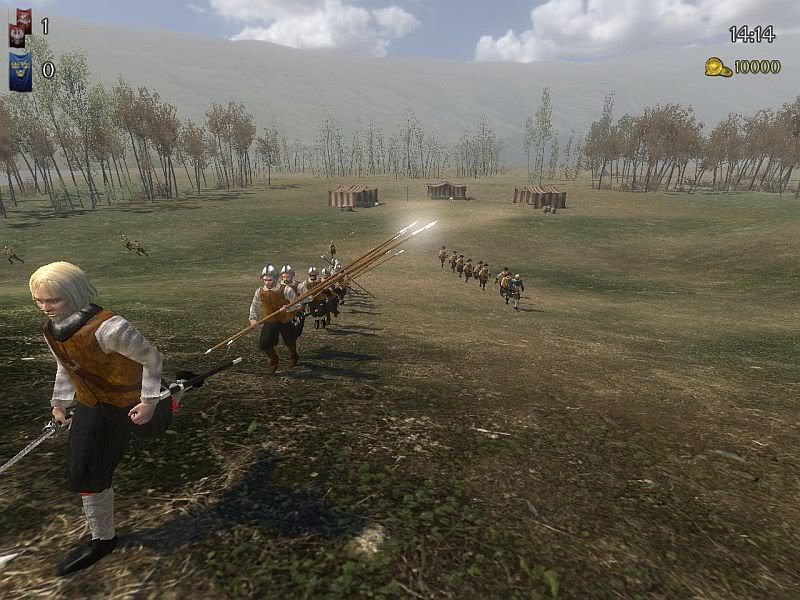Click the gold coins icon

tap(717, 67)
